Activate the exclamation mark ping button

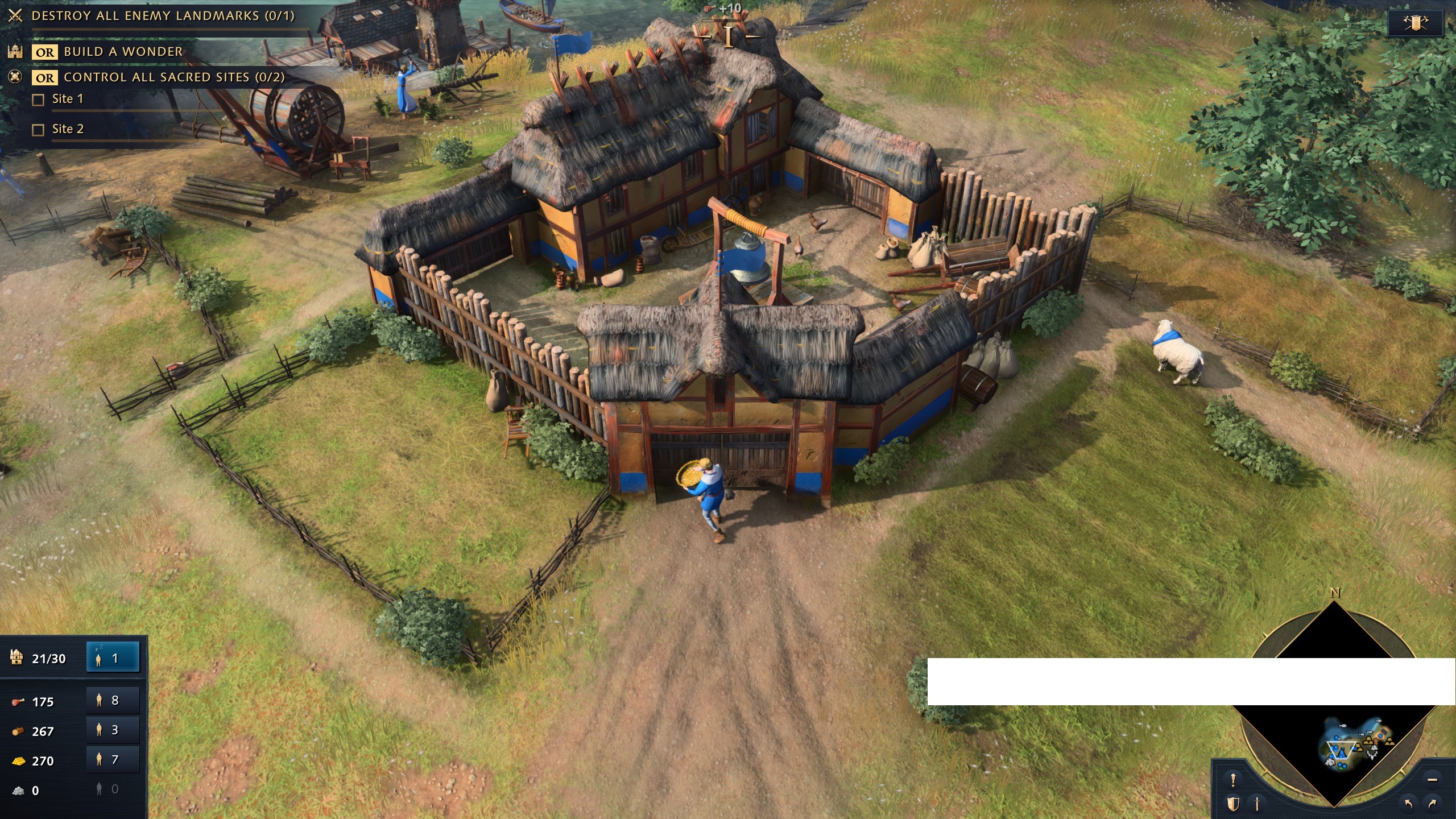pos(1233,779)
